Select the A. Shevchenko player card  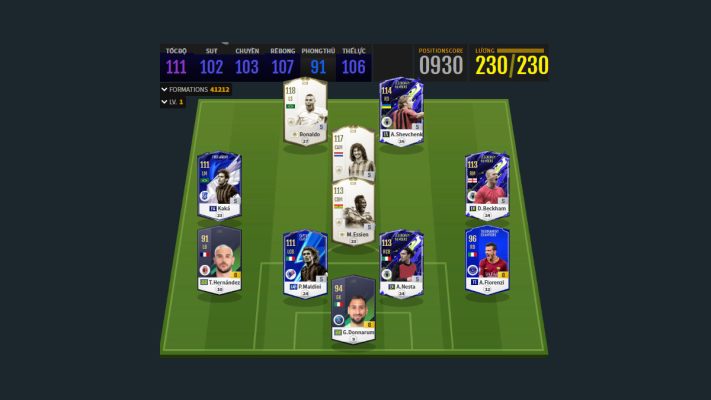coord(401,111)
